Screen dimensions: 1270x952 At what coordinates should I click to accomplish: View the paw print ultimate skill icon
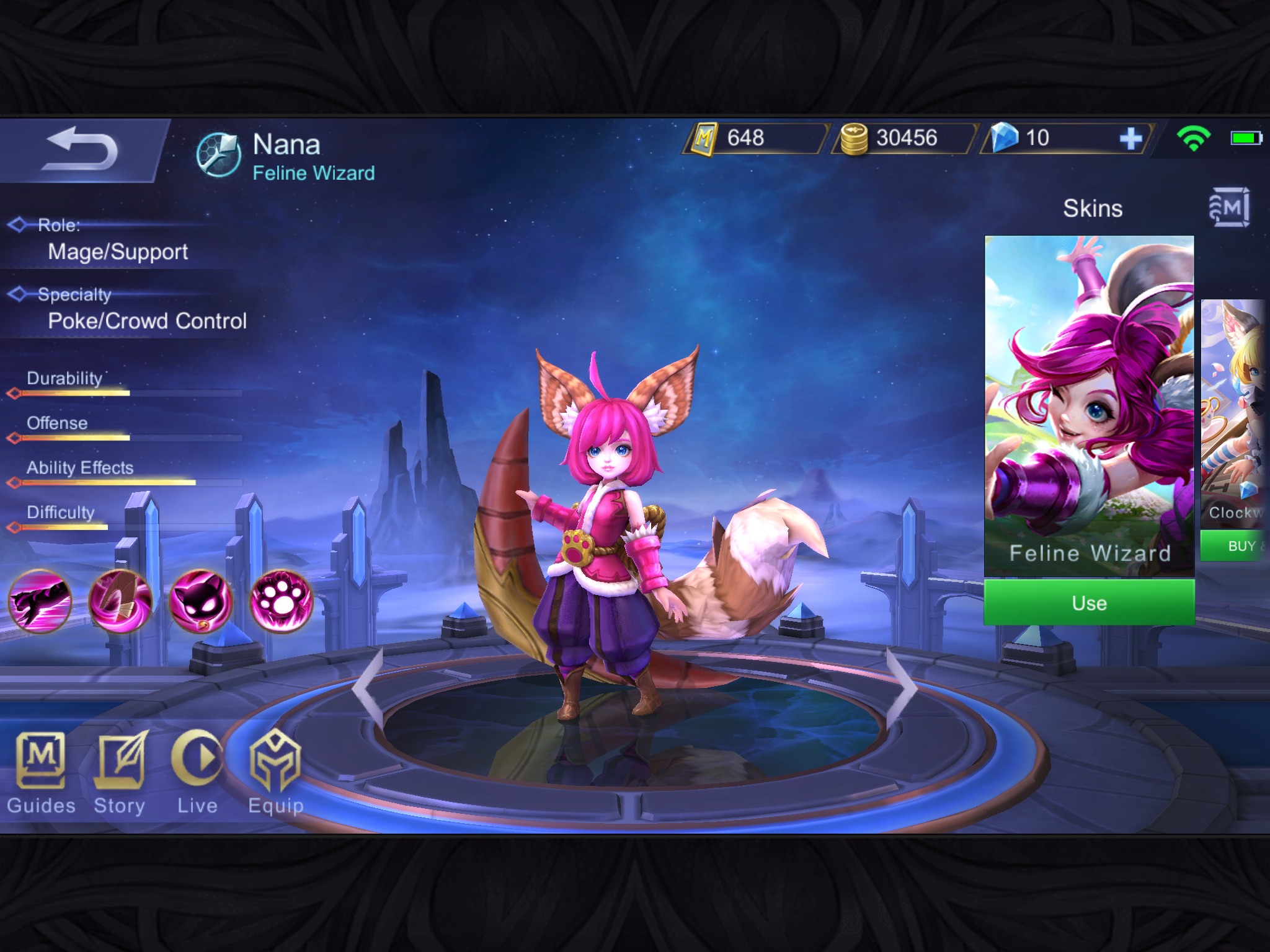pos(282,601)
